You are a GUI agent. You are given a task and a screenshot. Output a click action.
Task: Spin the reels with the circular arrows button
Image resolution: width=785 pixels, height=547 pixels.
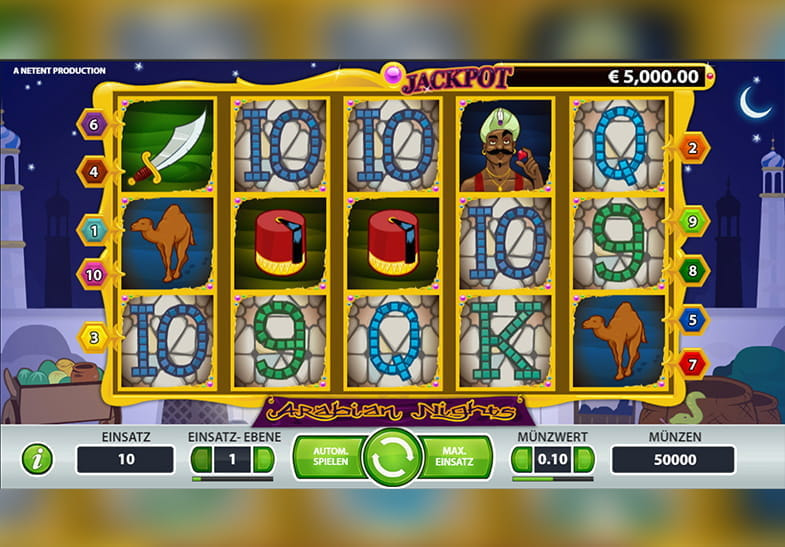coord(392,458)
